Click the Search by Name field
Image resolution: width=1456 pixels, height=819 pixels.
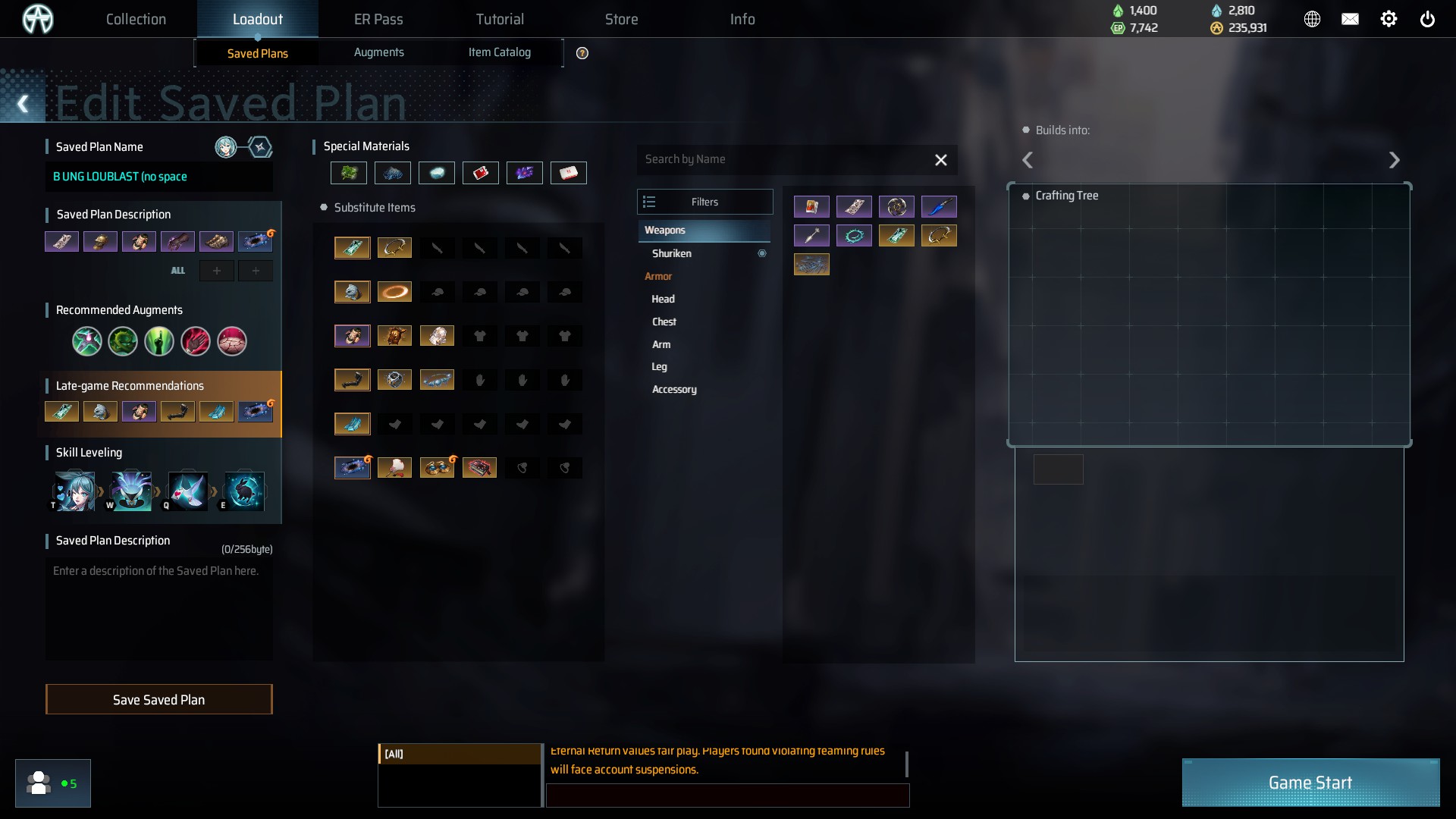pos(781,159)
